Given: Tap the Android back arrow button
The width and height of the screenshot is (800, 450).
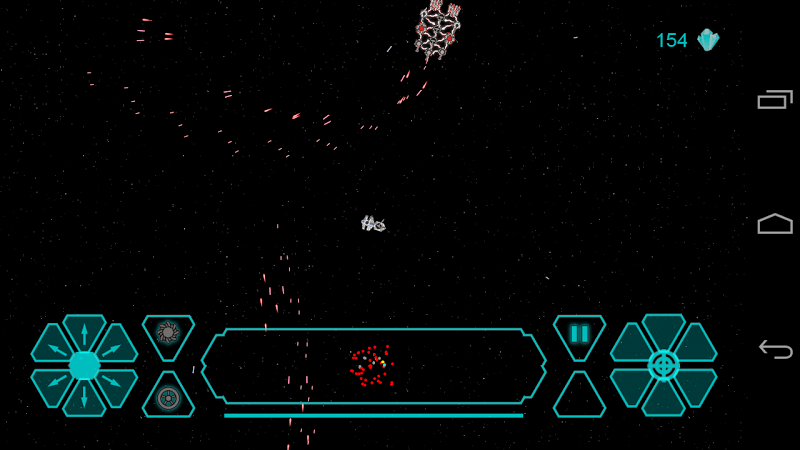Looking at the screenshot, I should pyautogui.click(x=775, y=349).
